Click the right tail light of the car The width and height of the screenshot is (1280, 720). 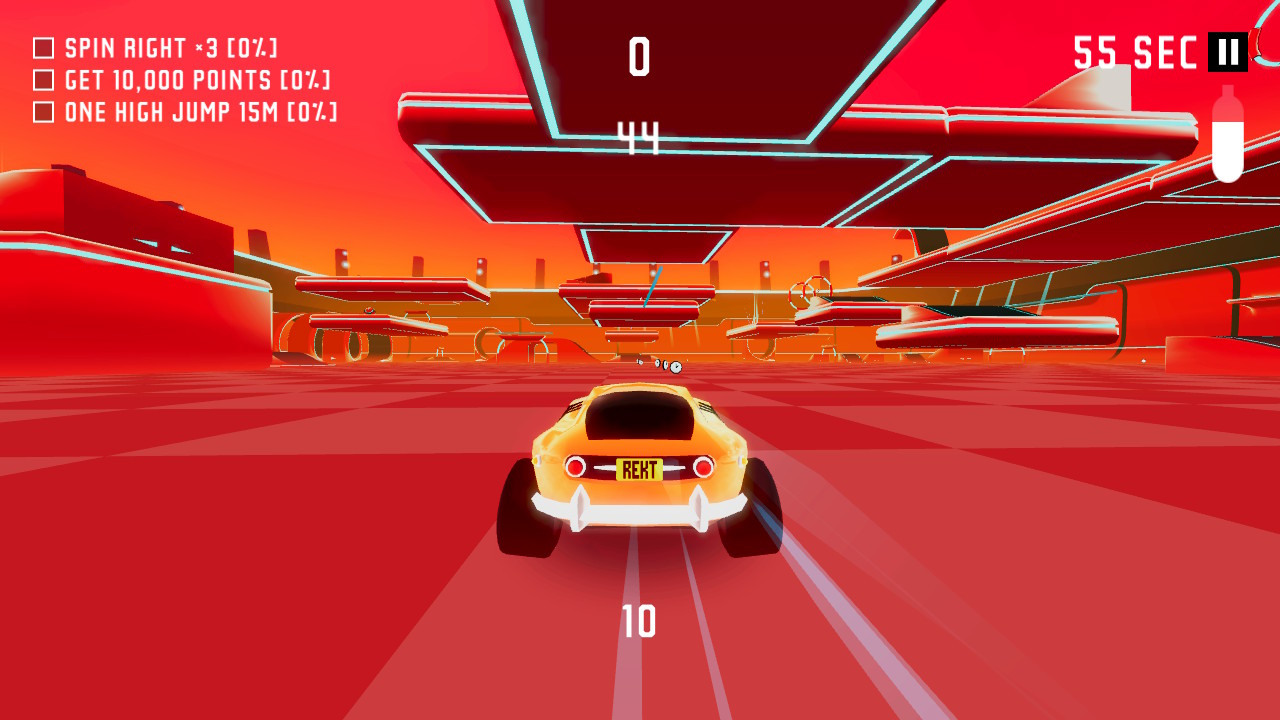tap(705, 466)
